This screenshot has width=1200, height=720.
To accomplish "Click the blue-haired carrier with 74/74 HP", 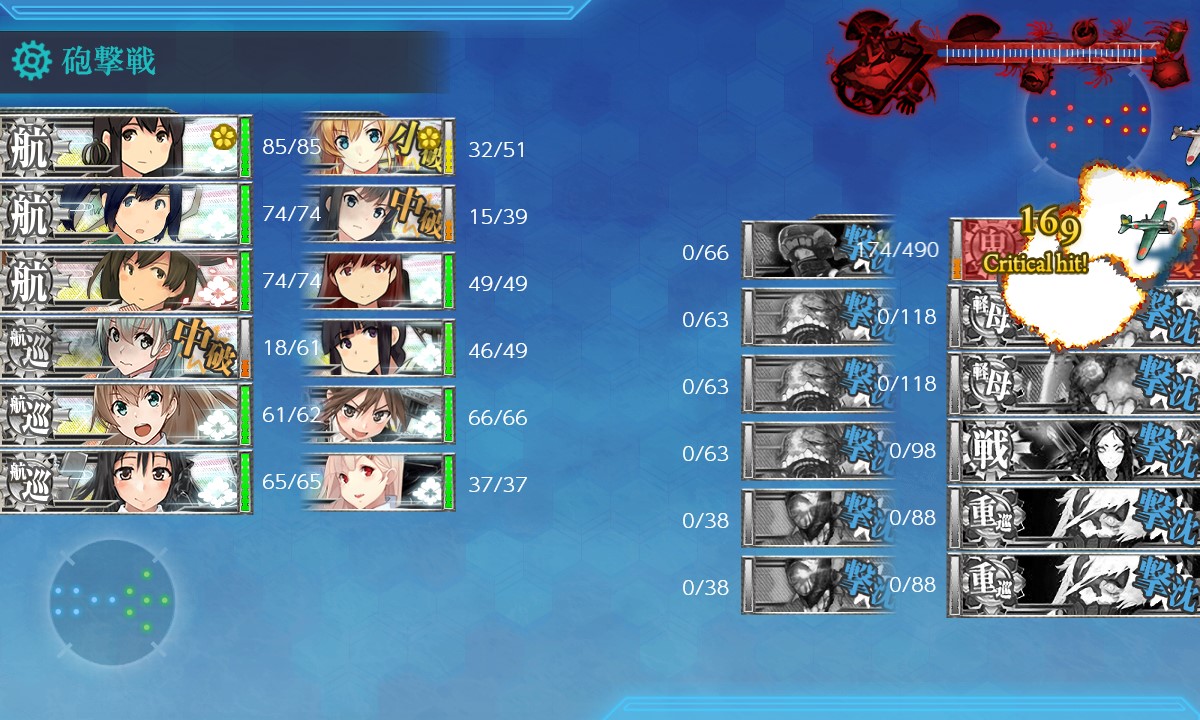I will (x=125, y=214).
